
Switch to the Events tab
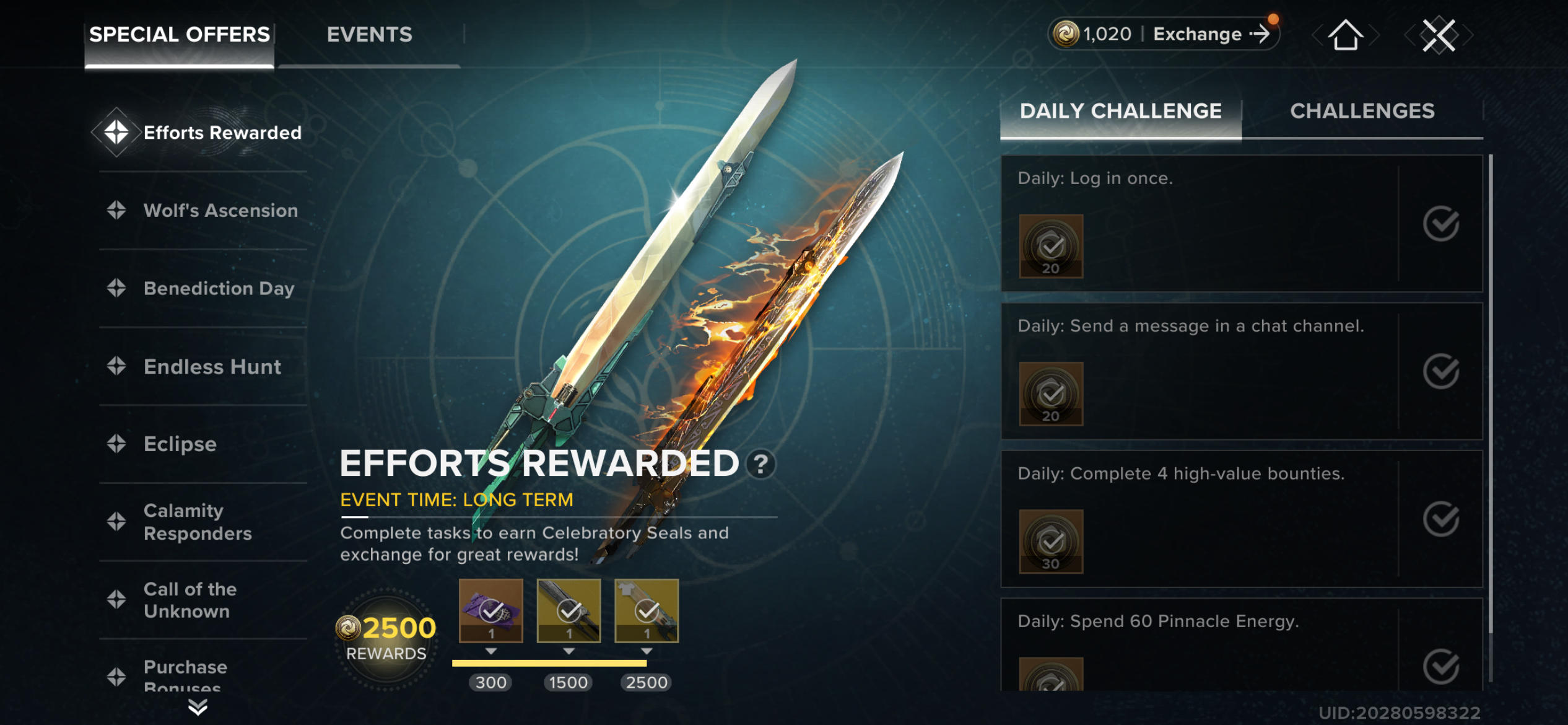(x=370, y=34)
